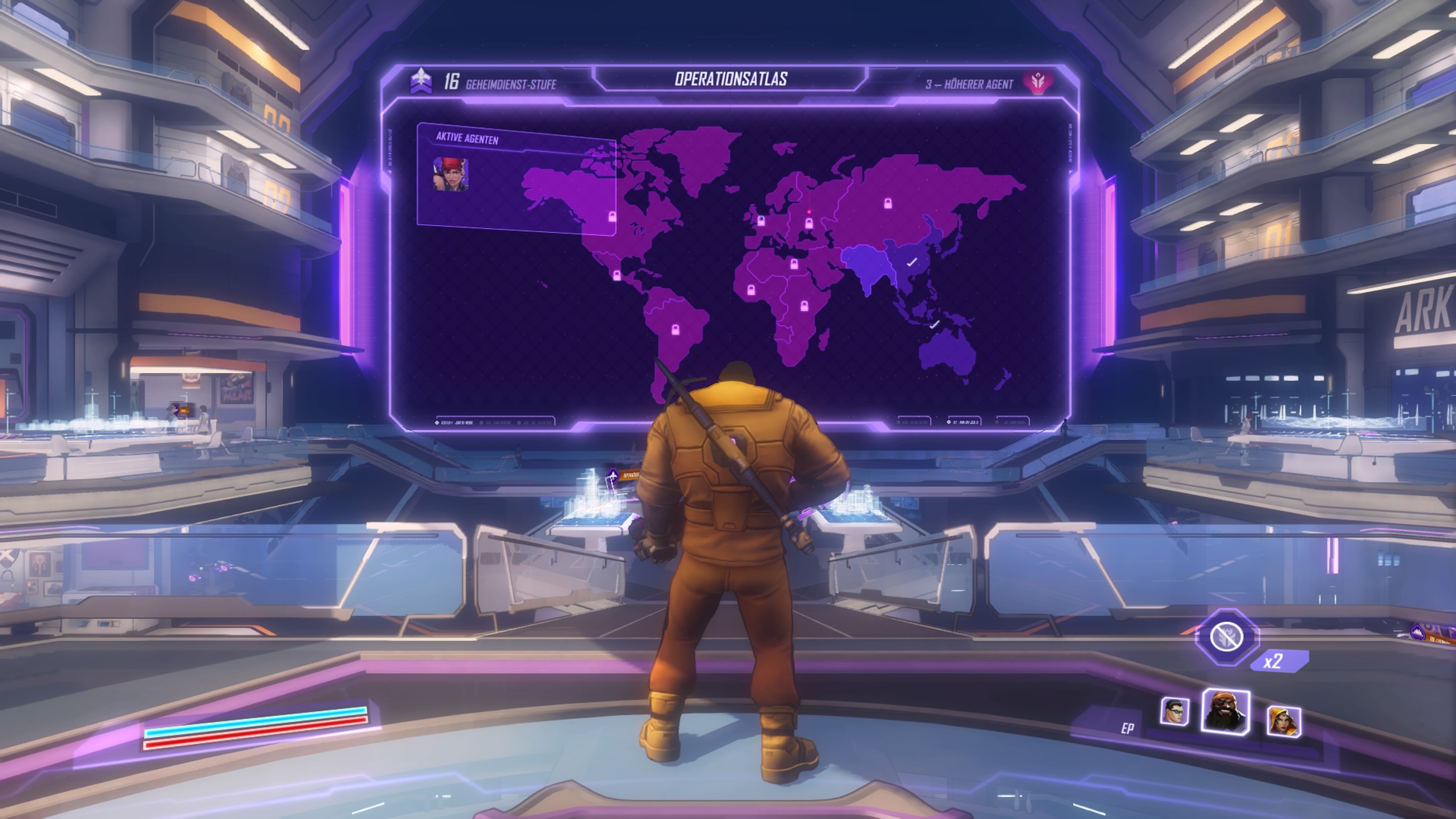
Task: Toggle the checkmark on the China region
Action: pos(912,262)
